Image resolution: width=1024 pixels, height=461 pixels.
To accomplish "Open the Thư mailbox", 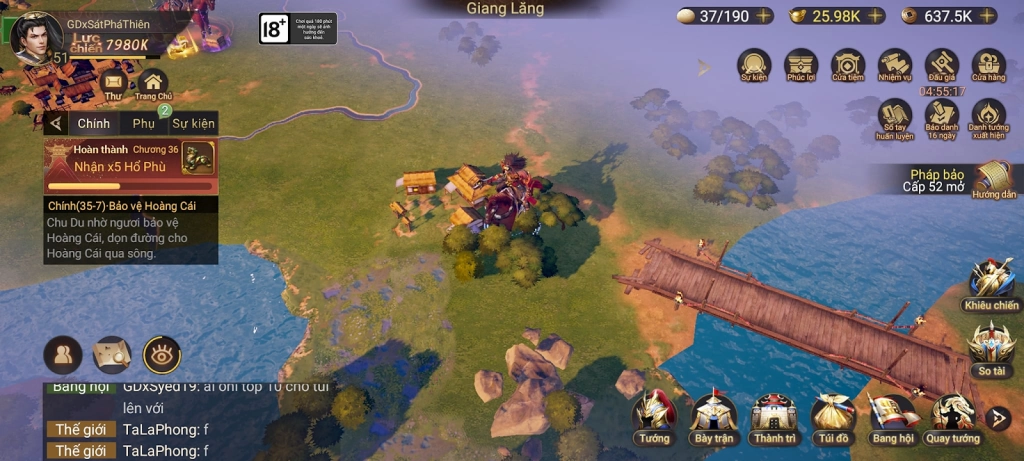I will [x=113, y=83].
